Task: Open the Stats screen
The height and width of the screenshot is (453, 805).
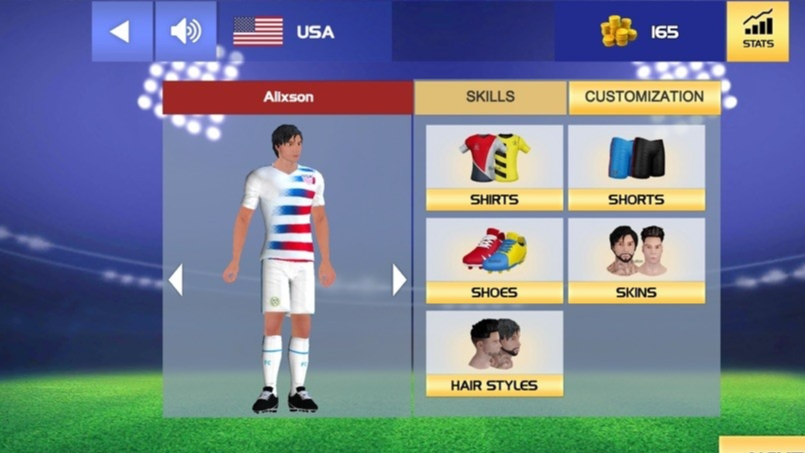Action: [757, 31]
